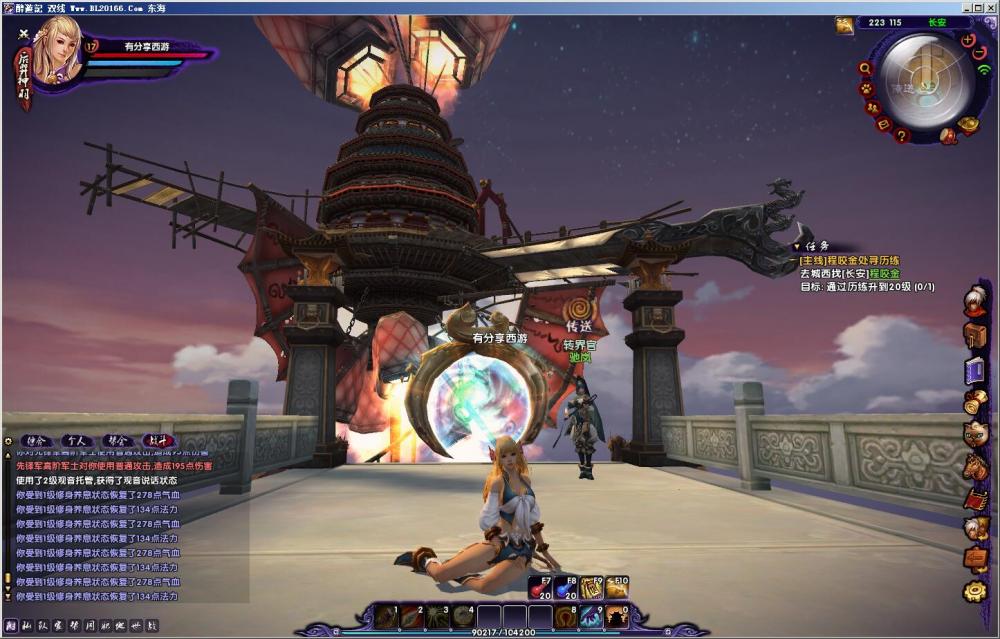Screen dimensions: 1000x639
Task: Use the red potion in the F7 slot
Action: coord(540,587)
